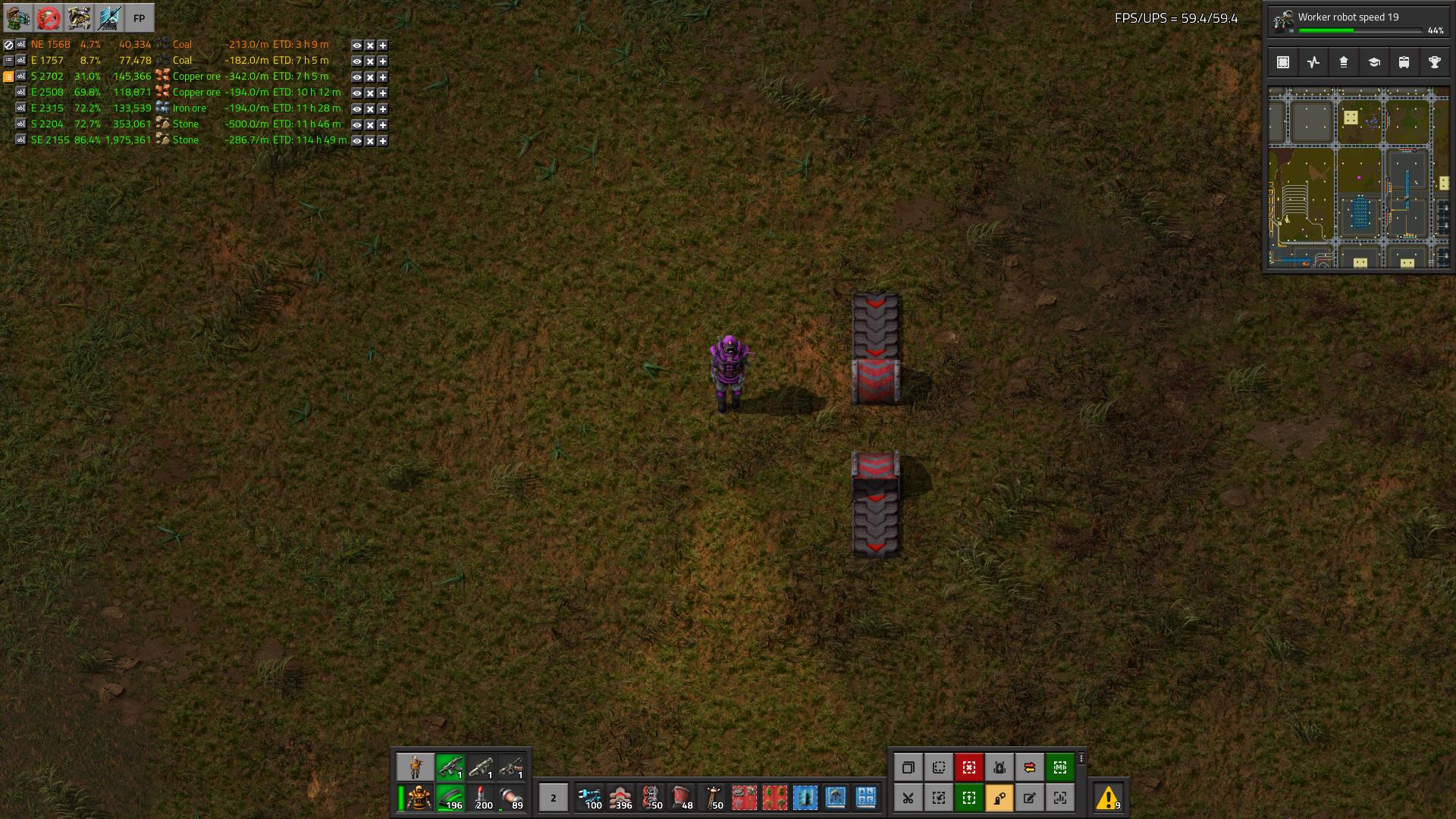The height and width of the screenshot is (819, 1456).
Task: Open the yellow warning alert with 9
Action: [1109, 798]
